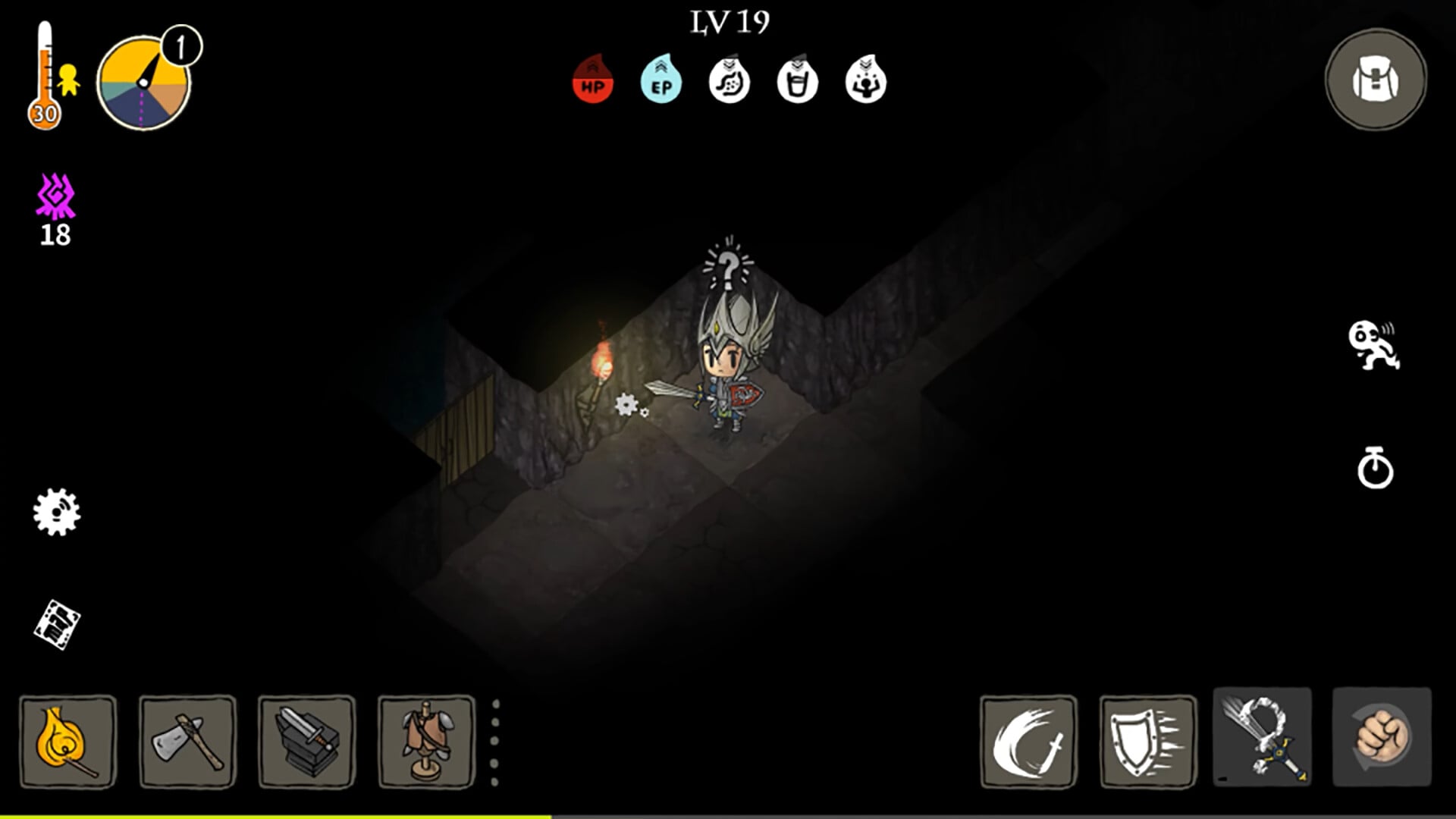Open the gear settings menu
Screen dimensions: 1456x819
(x=57, y=512)
